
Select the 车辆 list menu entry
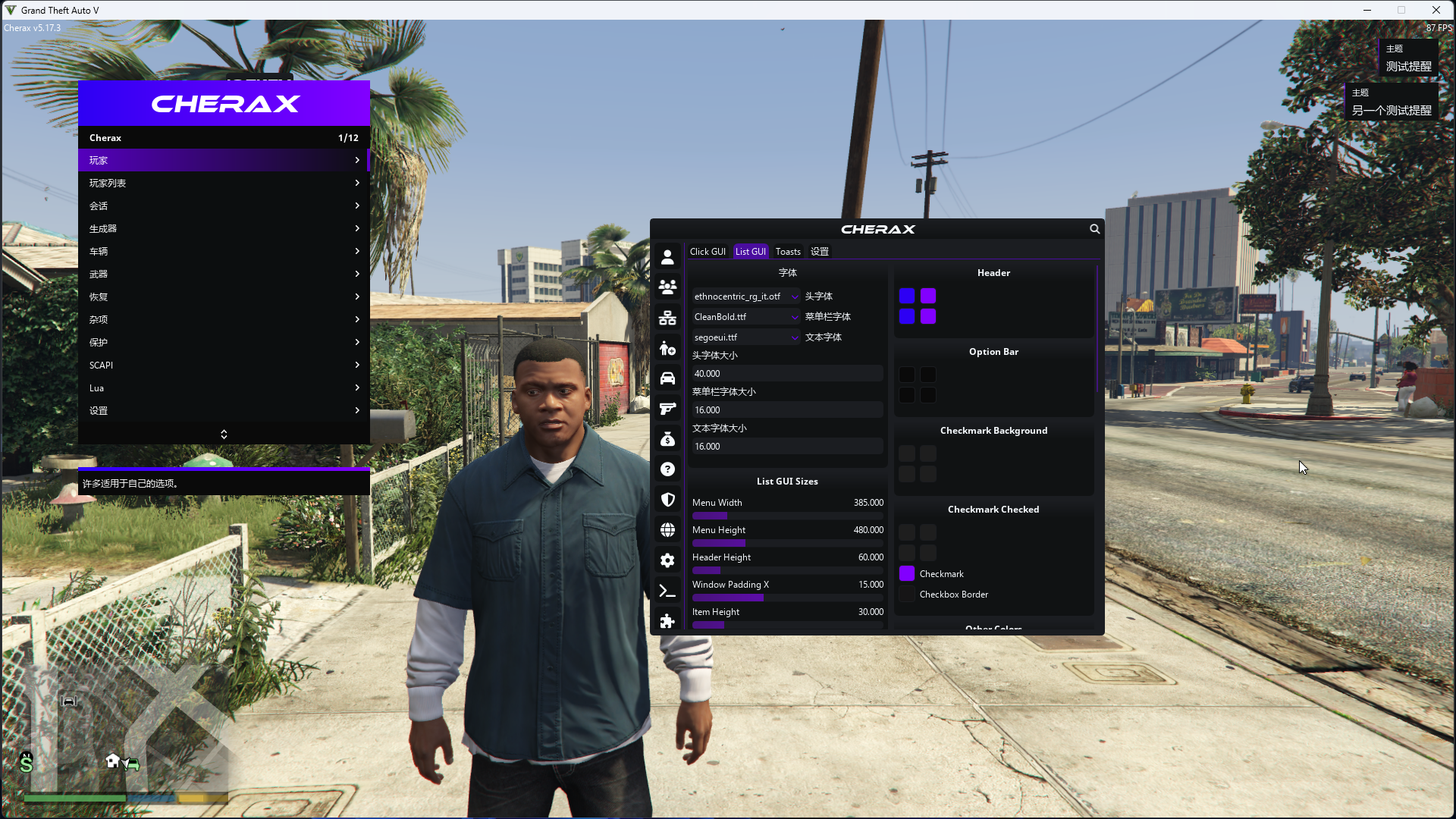[x=223, y=251]
